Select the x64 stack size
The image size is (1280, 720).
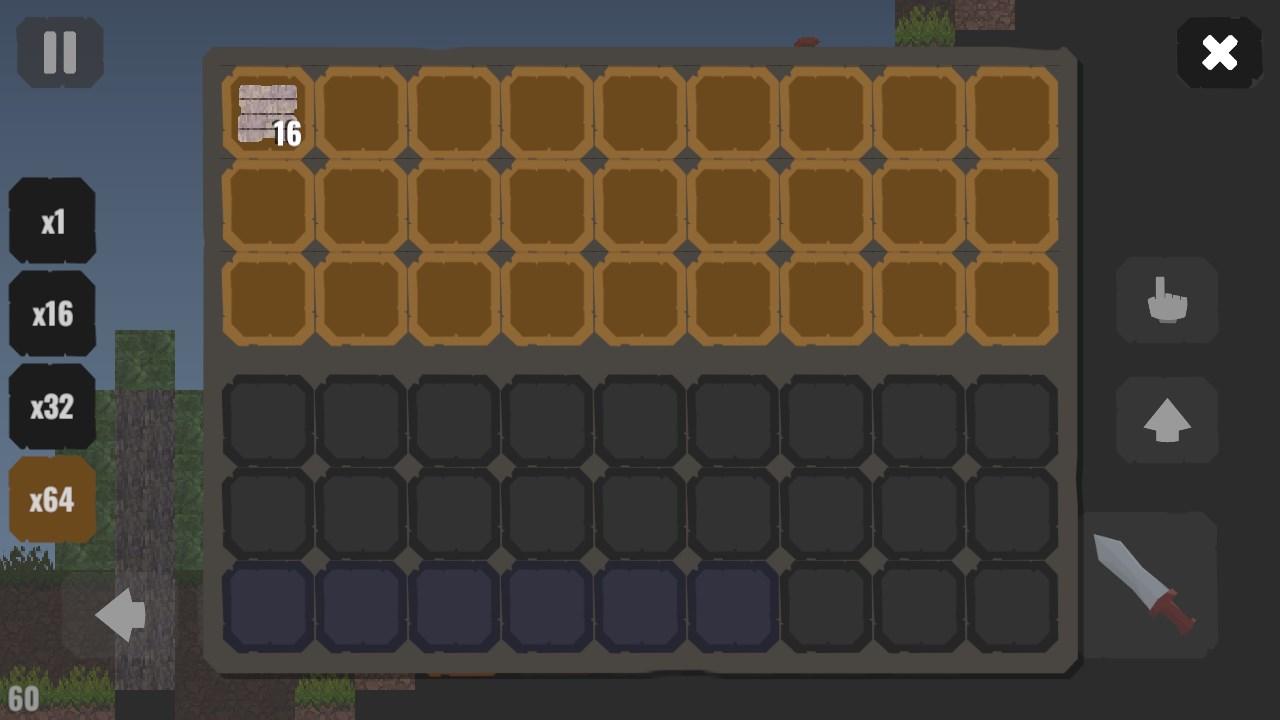(52, 499)
